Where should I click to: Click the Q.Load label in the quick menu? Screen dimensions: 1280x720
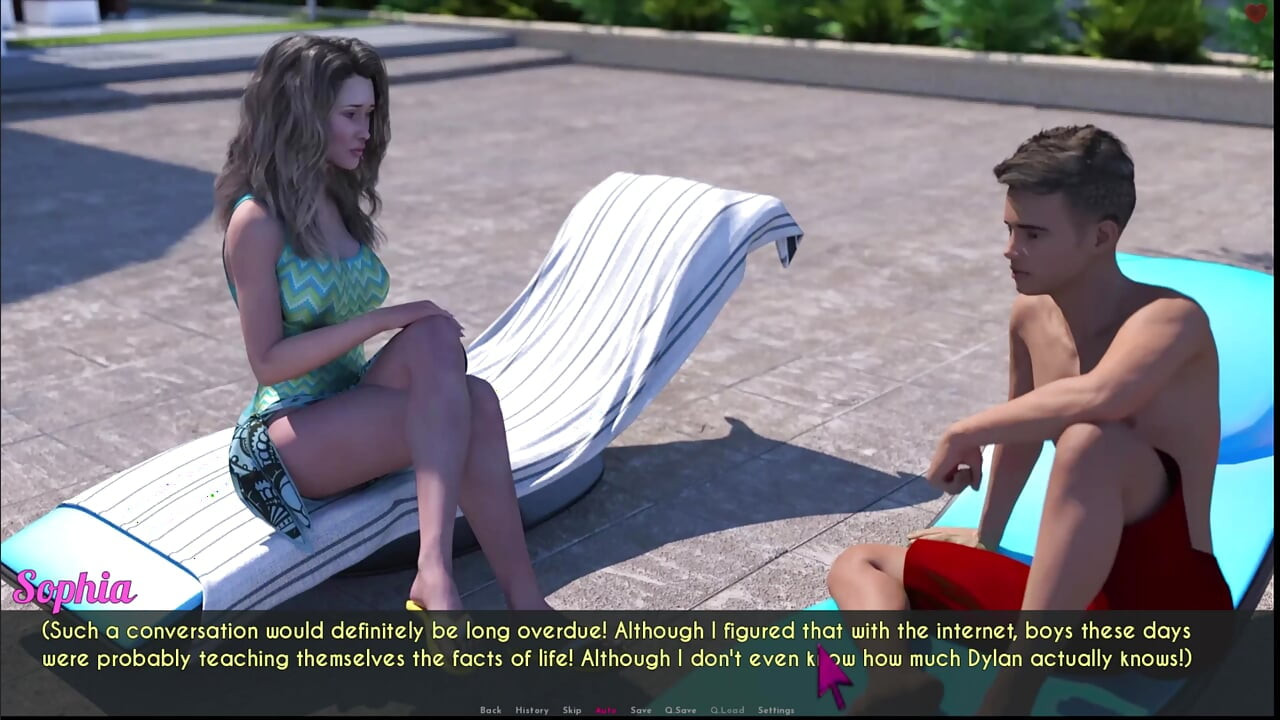727,709
